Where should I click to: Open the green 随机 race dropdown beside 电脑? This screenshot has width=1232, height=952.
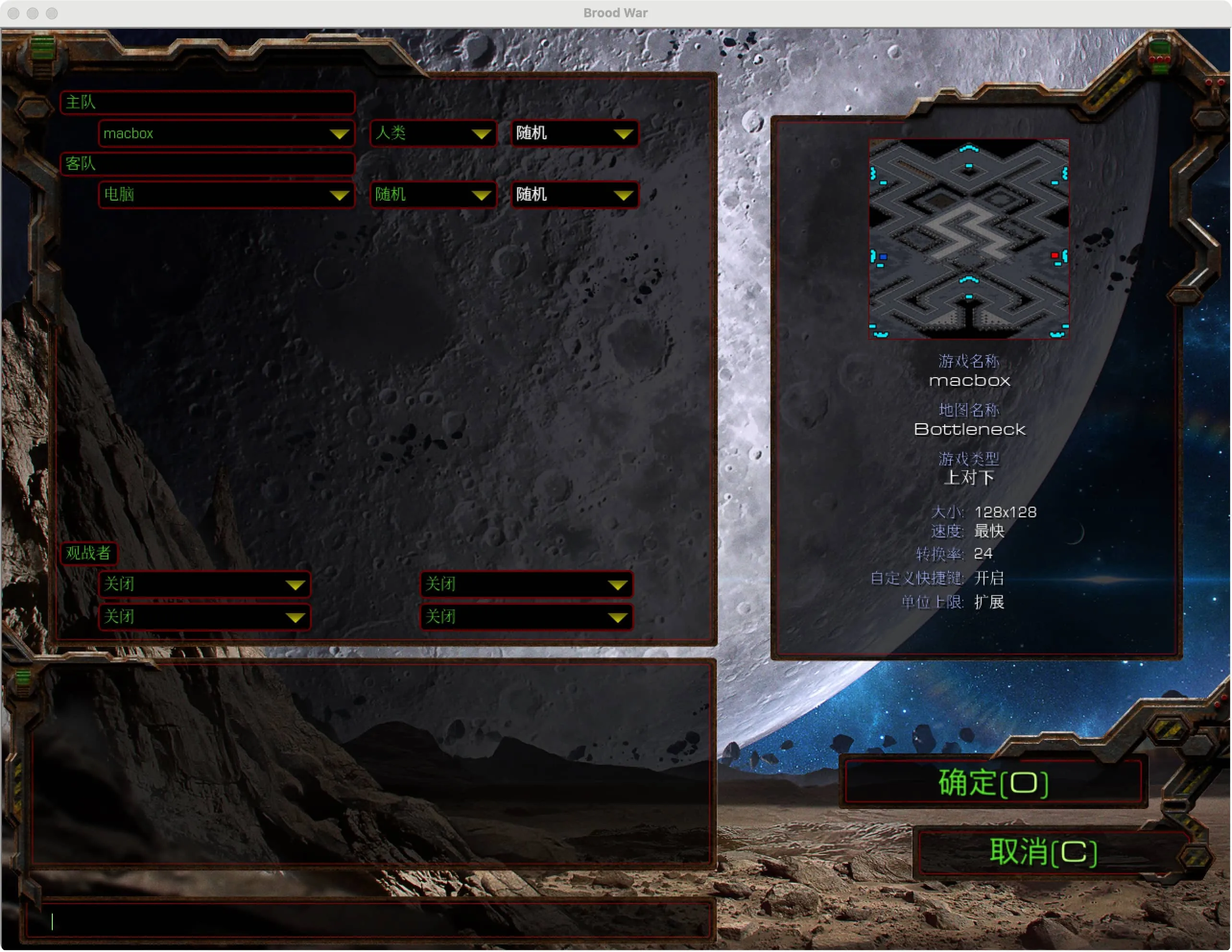[433, 195]
